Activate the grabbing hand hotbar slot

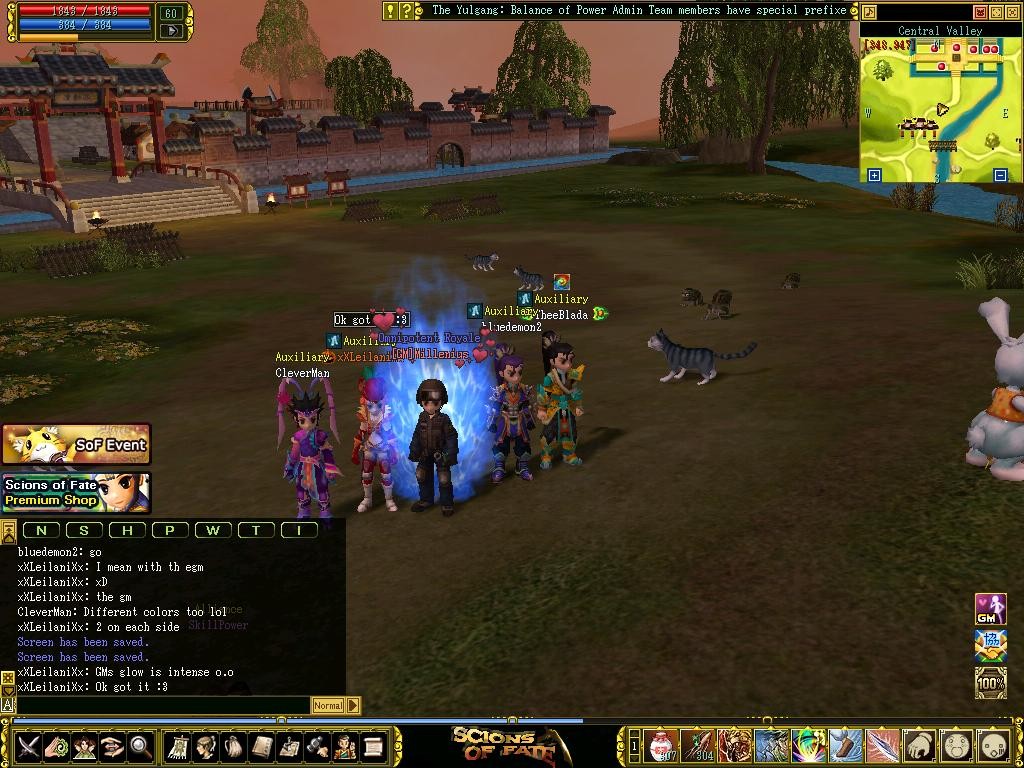919,745
